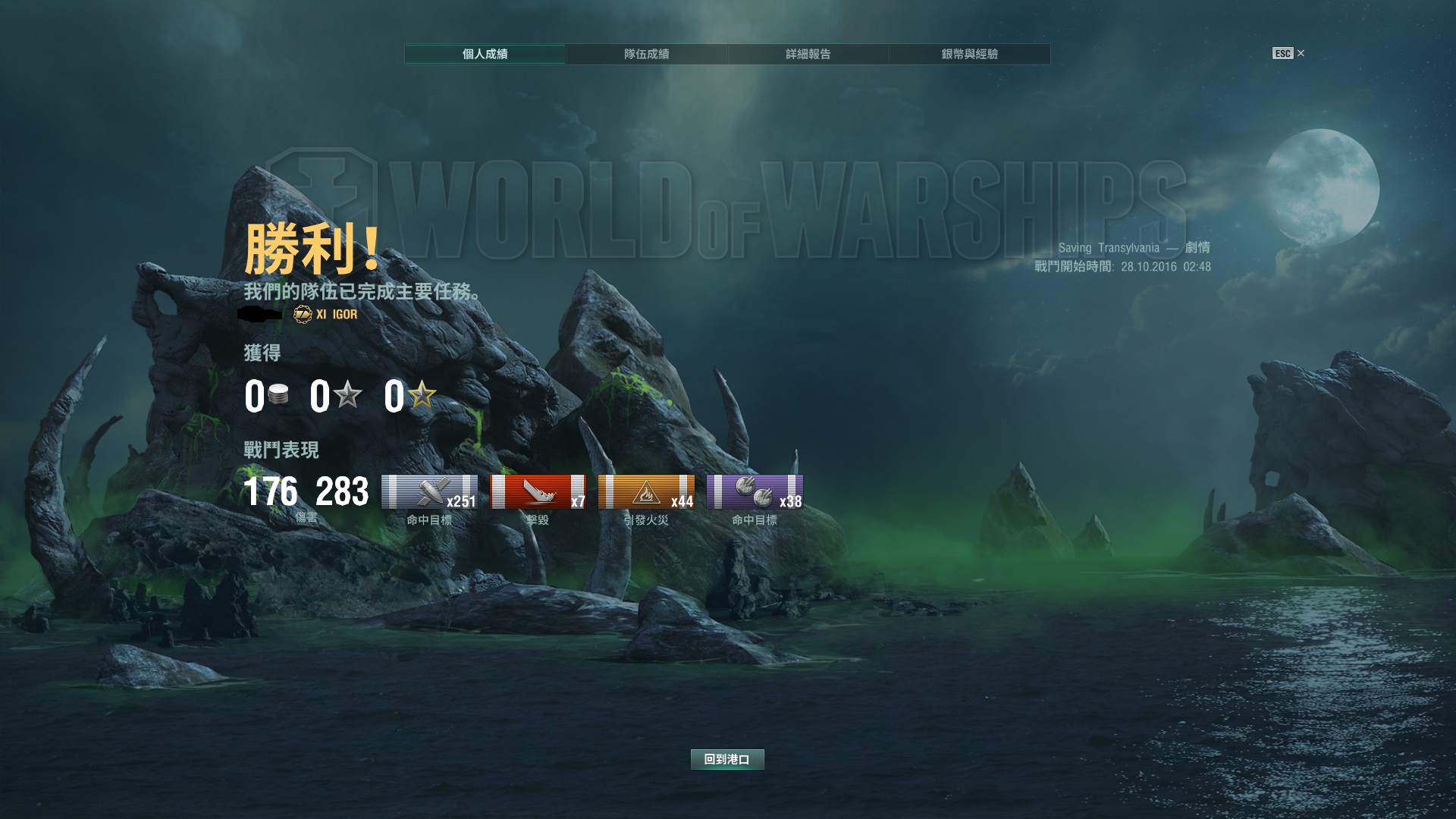
Task: Click the red x7 擊毀 ribbon
Action: 538,492
